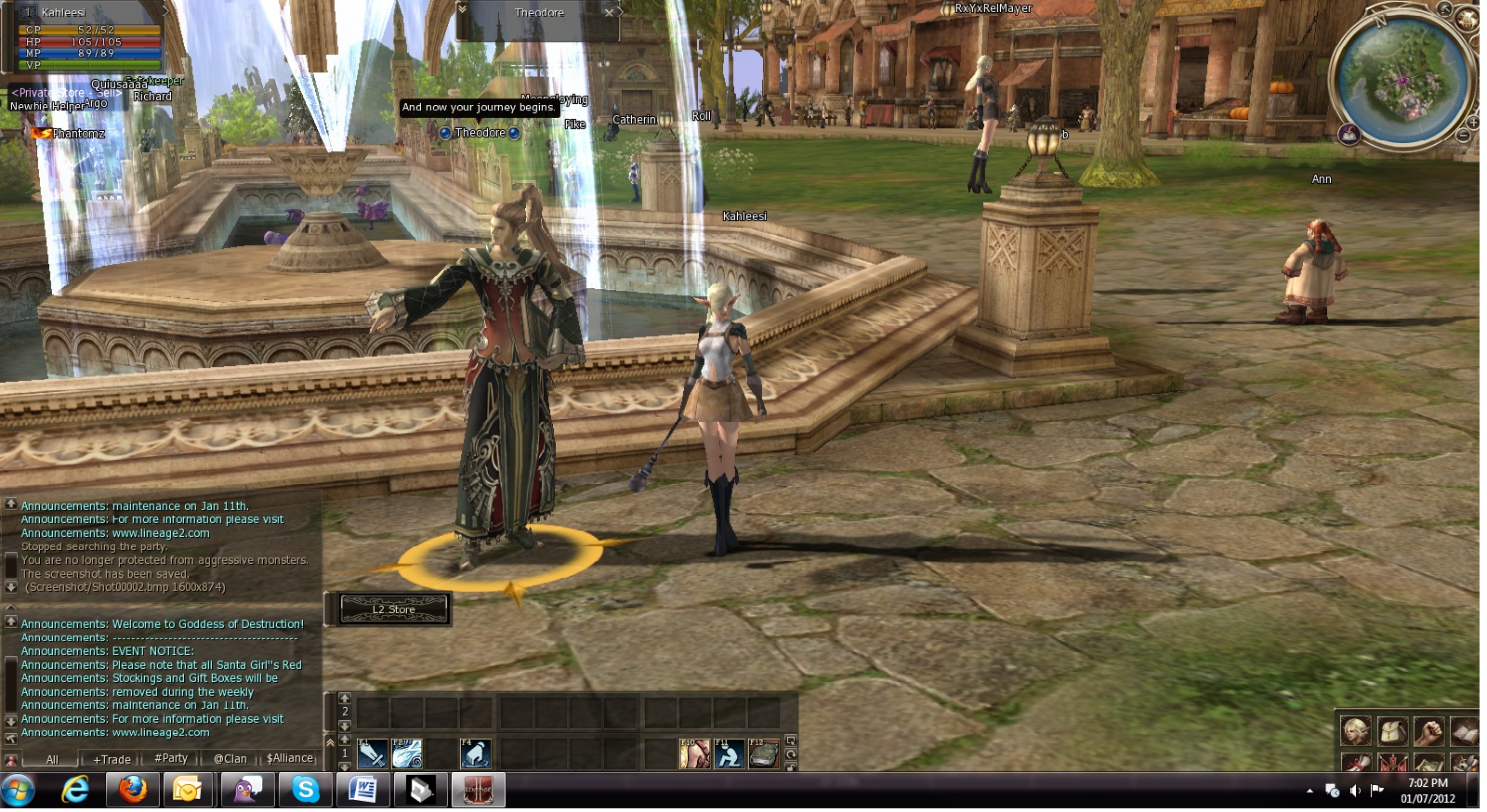The height and width of the screenshot is (812, 1487).
Task: Click the circular minimap
Action: (x=1402, y=79)
